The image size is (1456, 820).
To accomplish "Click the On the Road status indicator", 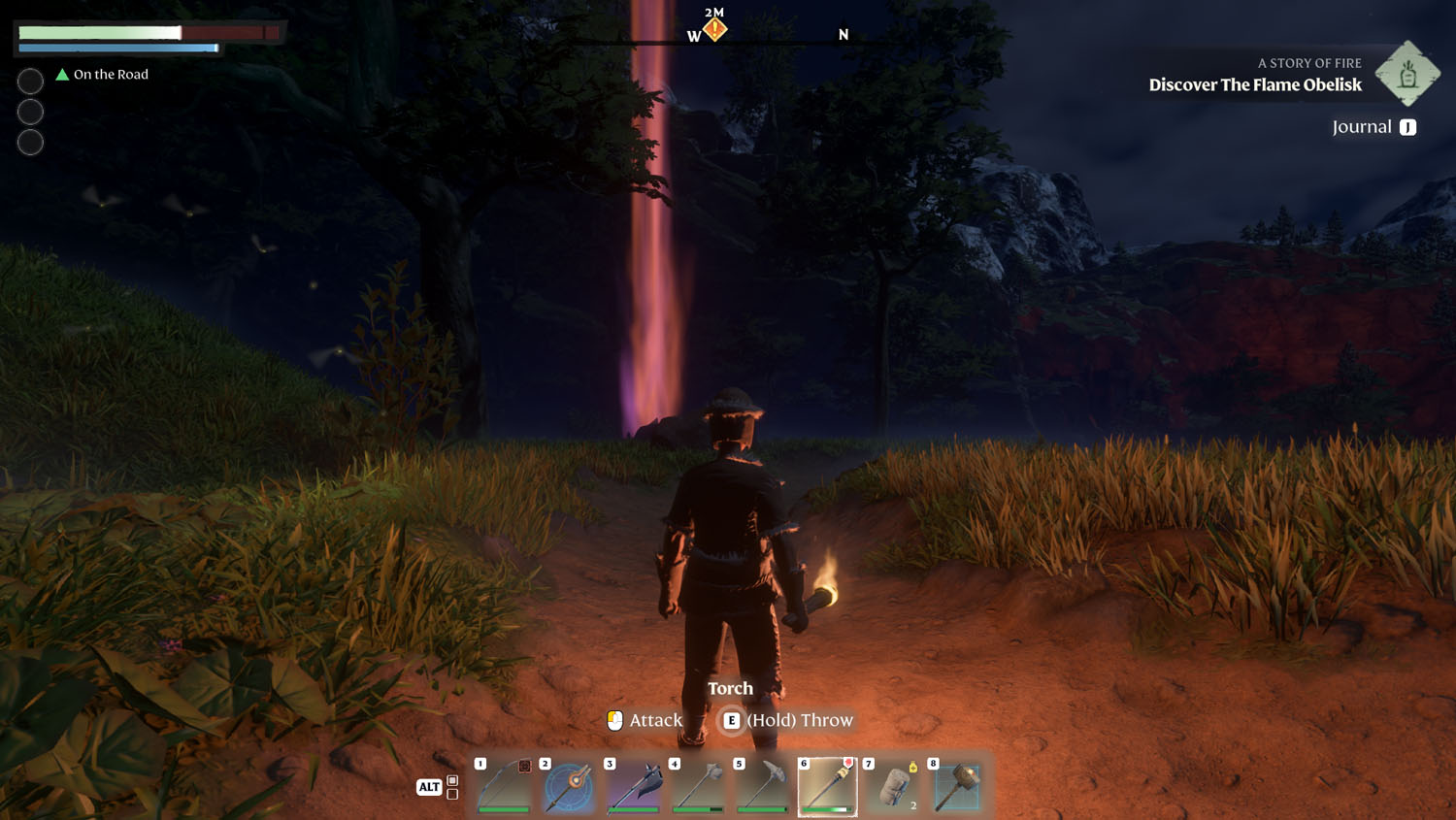I will (x=103, y=75).
